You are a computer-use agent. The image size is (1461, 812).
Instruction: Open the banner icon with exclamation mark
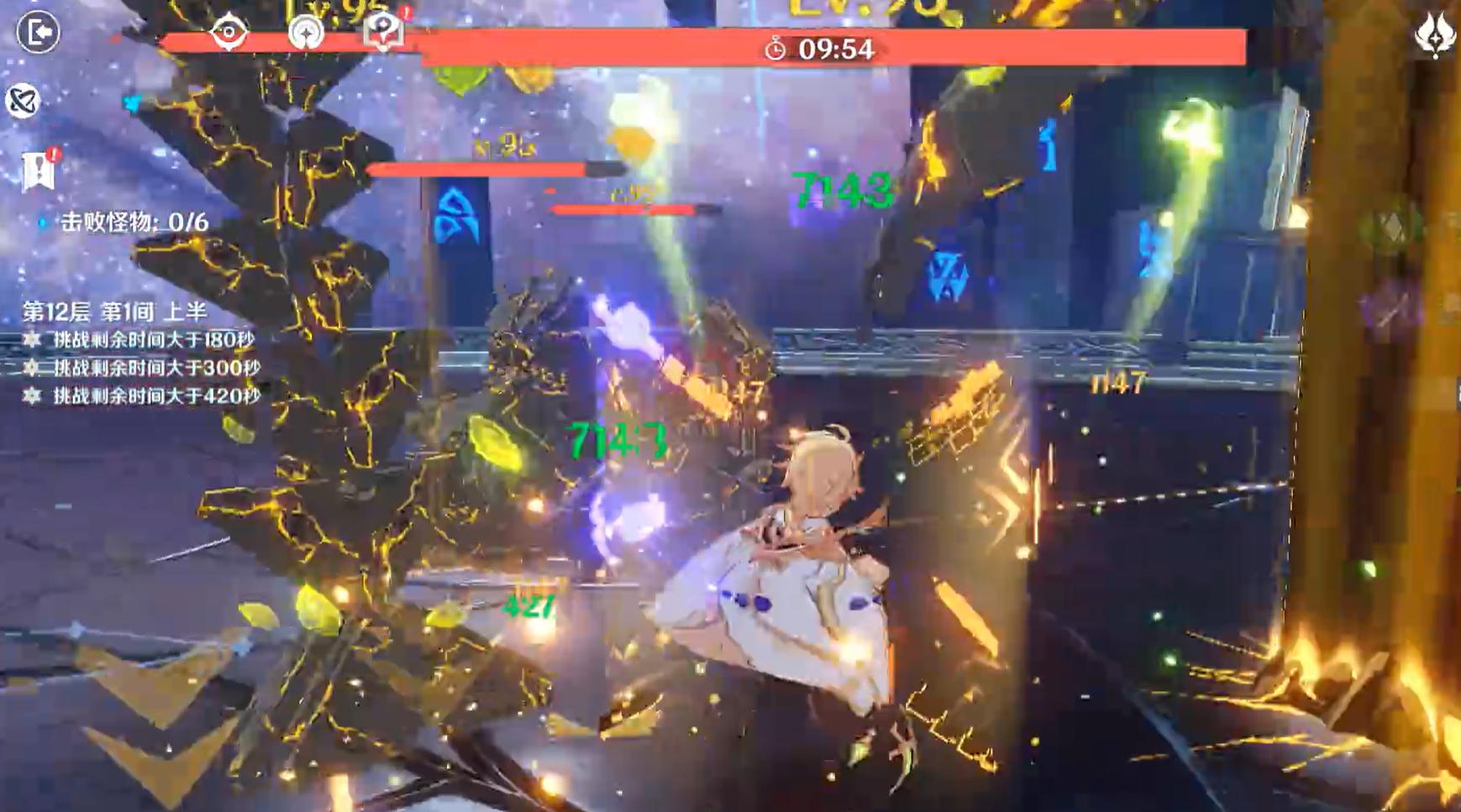click(x=39, y=170)
